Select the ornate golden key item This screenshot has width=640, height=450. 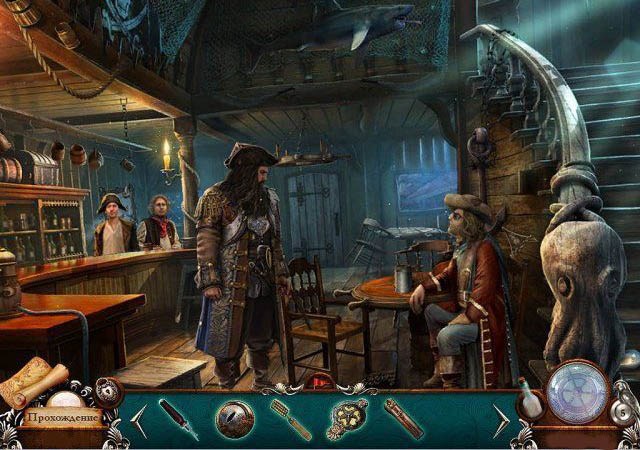pyautogui.click(x=347, y=419)
